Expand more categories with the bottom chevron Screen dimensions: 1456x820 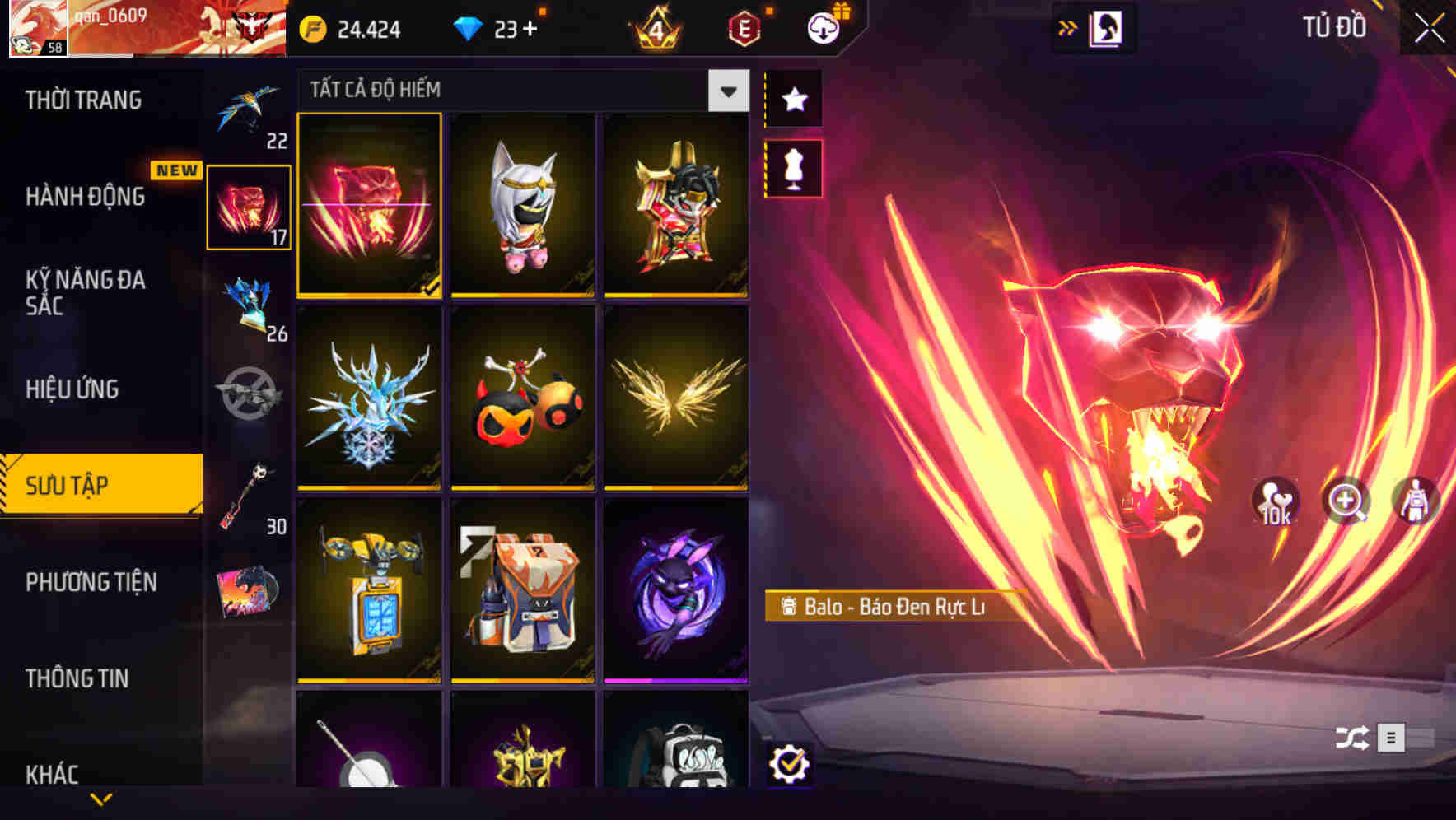click(x=101, y=799)
